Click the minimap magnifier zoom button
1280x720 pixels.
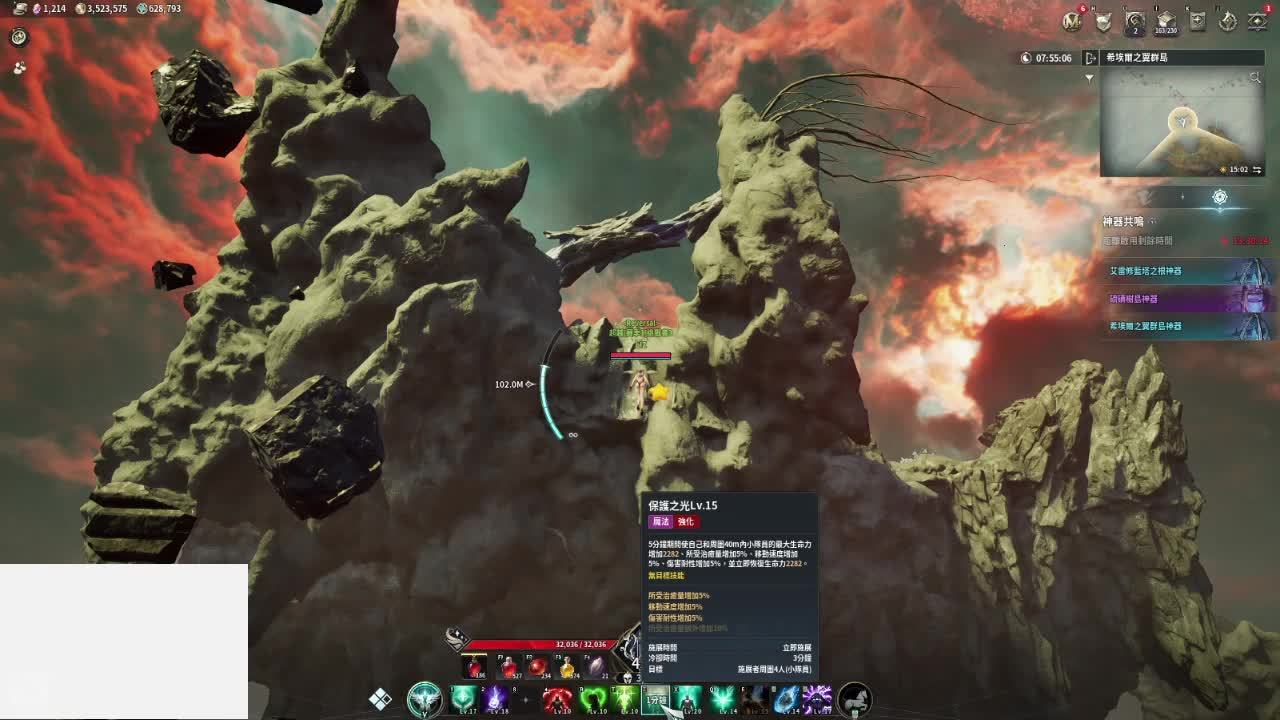click(1256, 78)
